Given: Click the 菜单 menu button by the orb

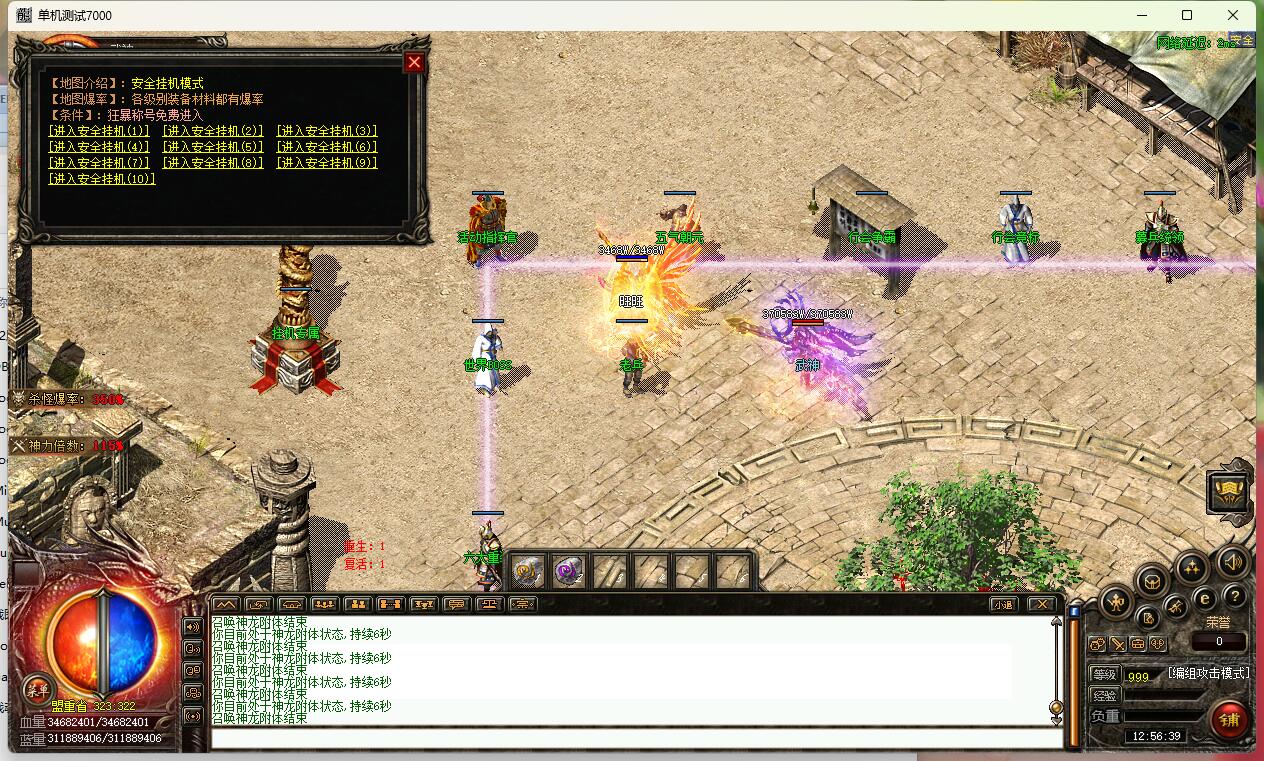Looking at the screenshot, I should click(37, 688).
